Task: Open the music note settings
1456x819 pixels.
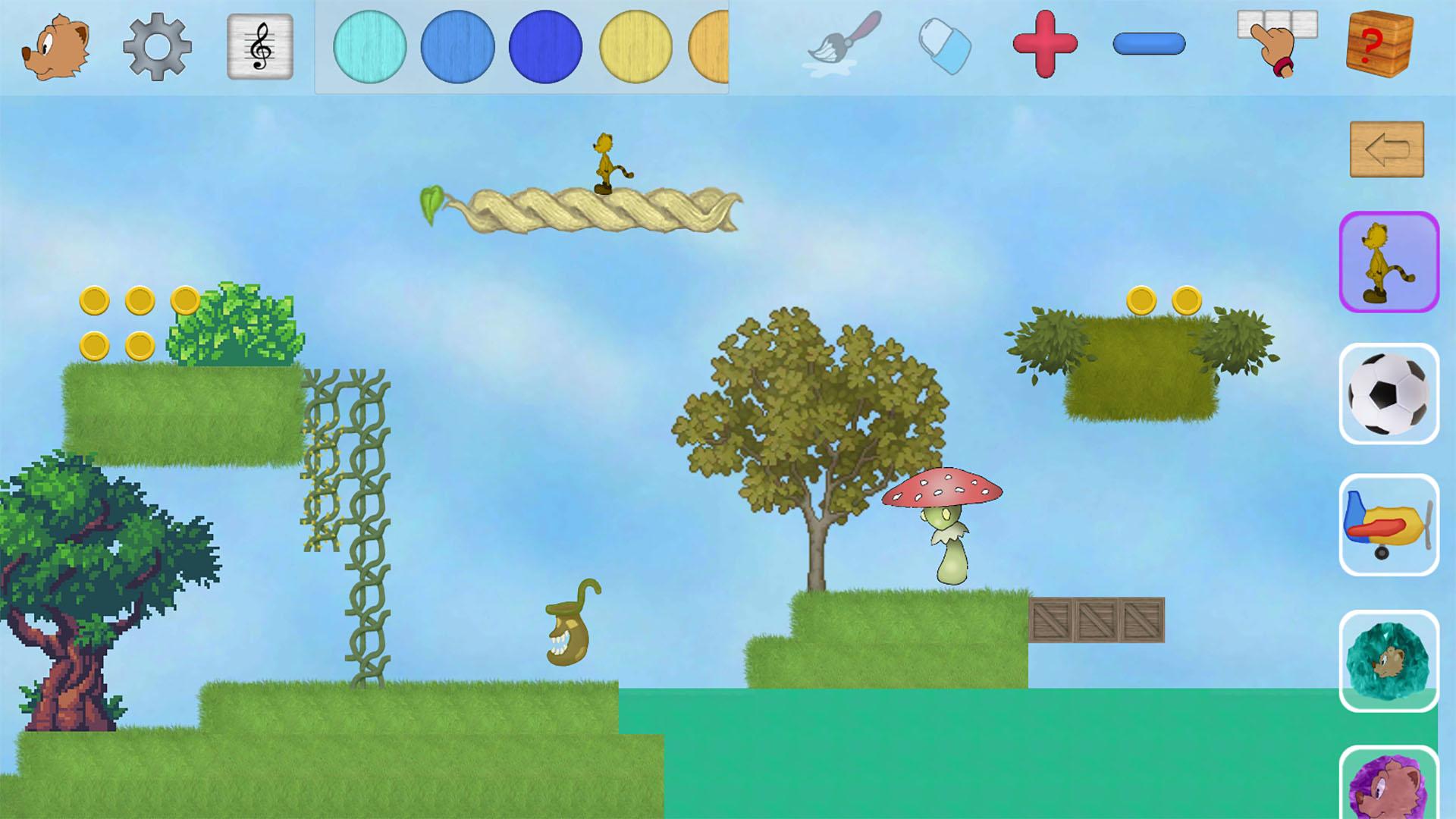Action: [x=259, y=48]
